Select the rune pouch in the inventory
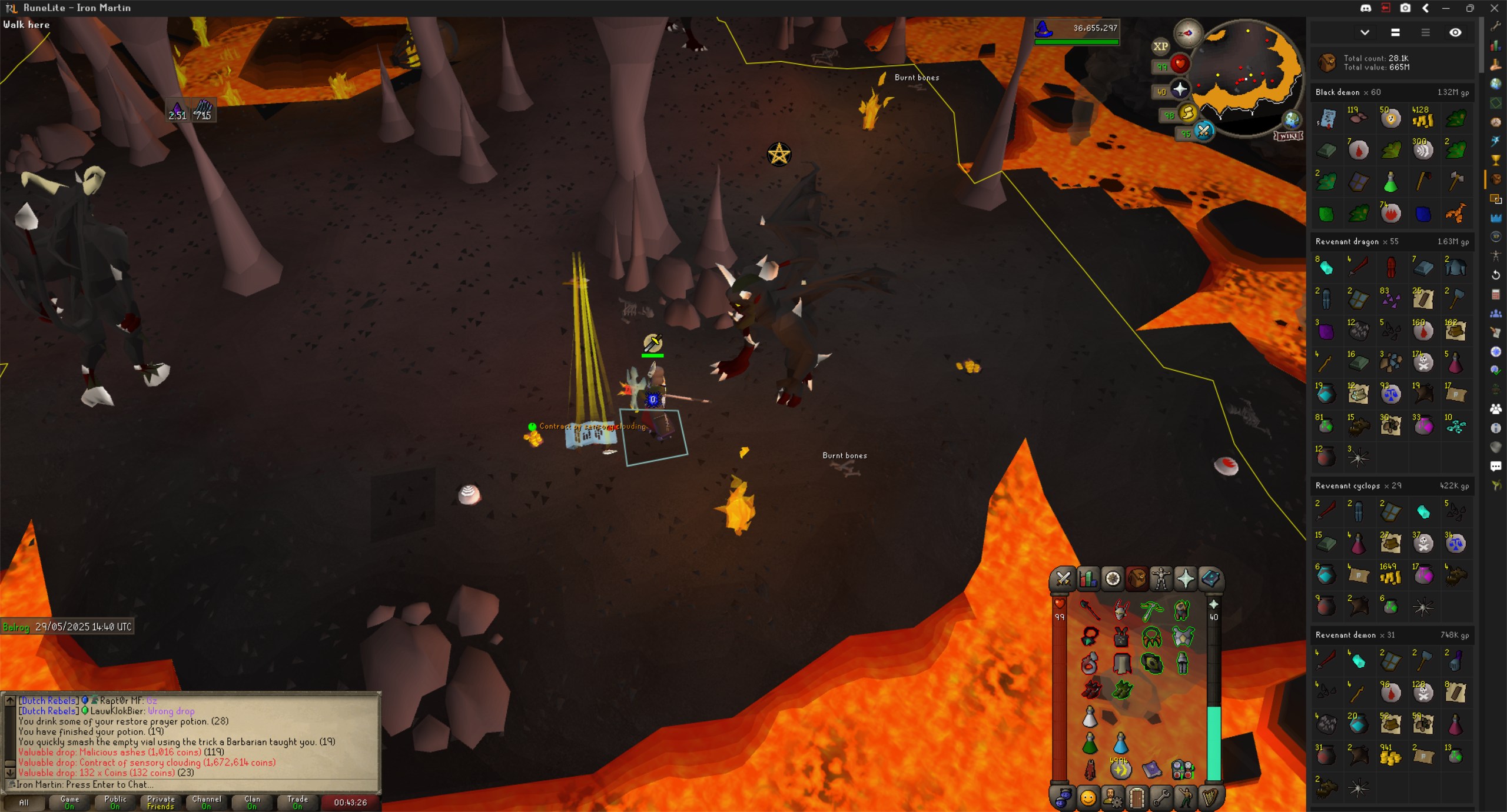Image resolution: width=1507 pixels, height=812 pixels. pyautogui.click(x=1182, y=768)
